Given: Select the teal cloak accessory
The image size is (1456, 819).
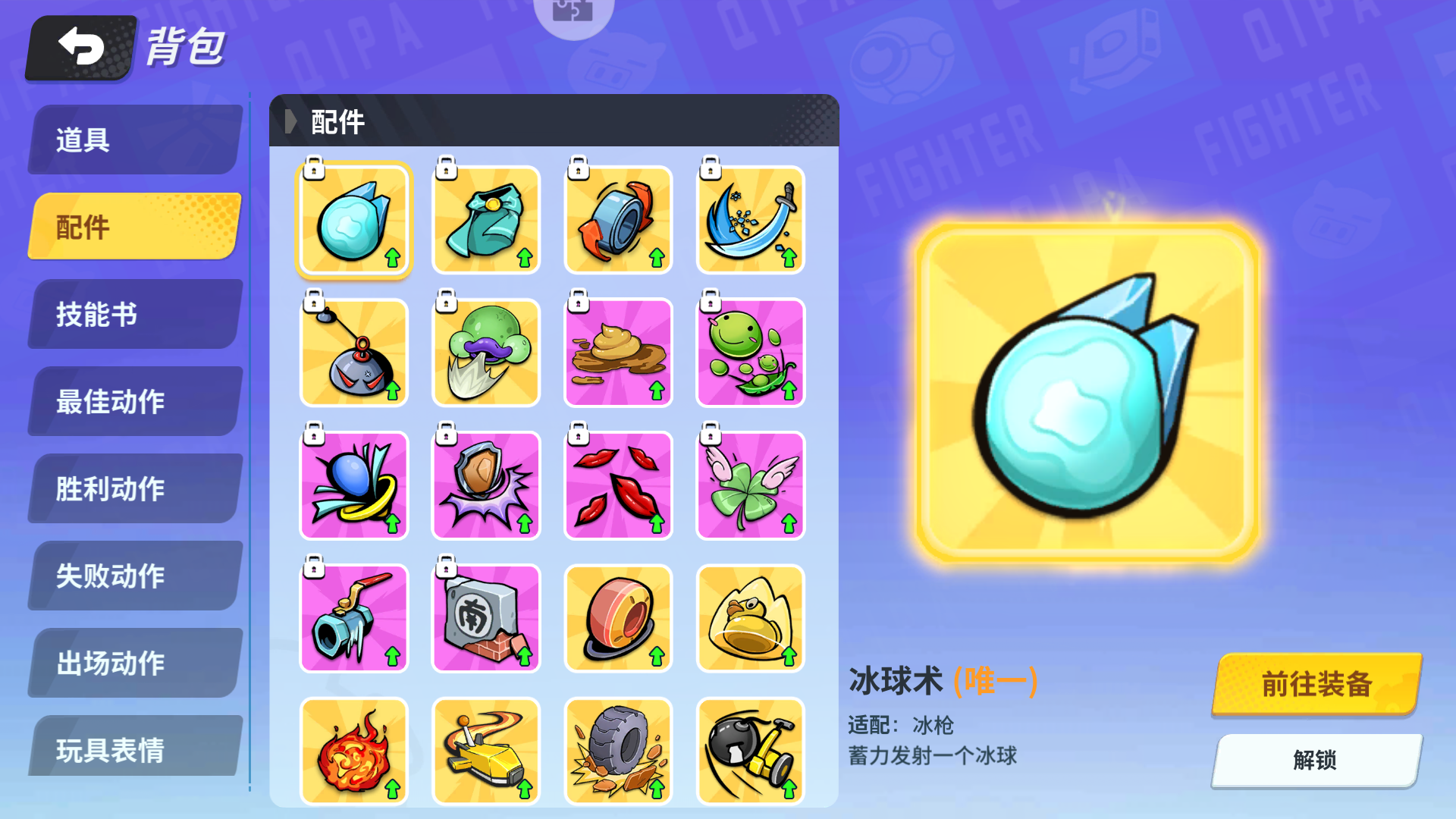Looking at the screenshot, I should tap(485, 219).
